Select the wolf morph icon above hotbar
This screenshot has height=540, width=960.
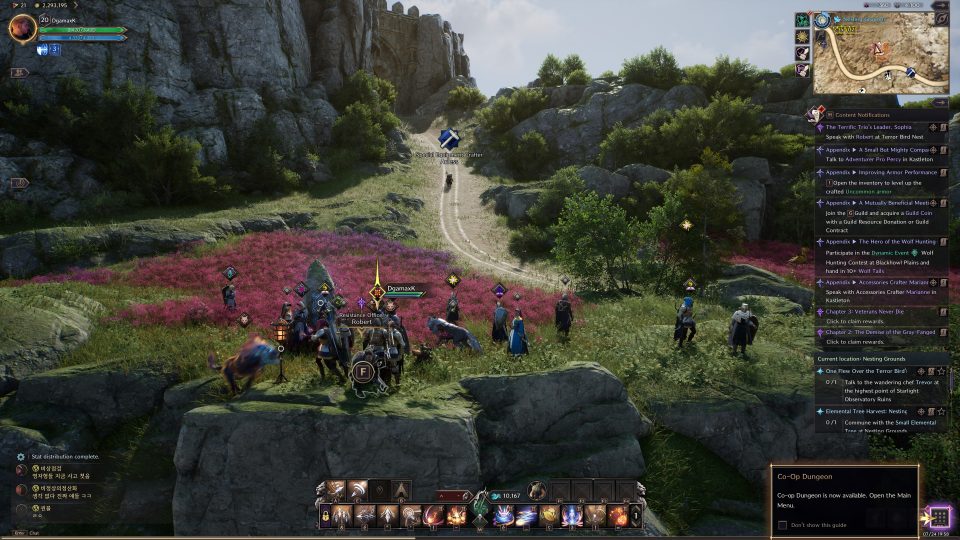[x=537, y=490]
